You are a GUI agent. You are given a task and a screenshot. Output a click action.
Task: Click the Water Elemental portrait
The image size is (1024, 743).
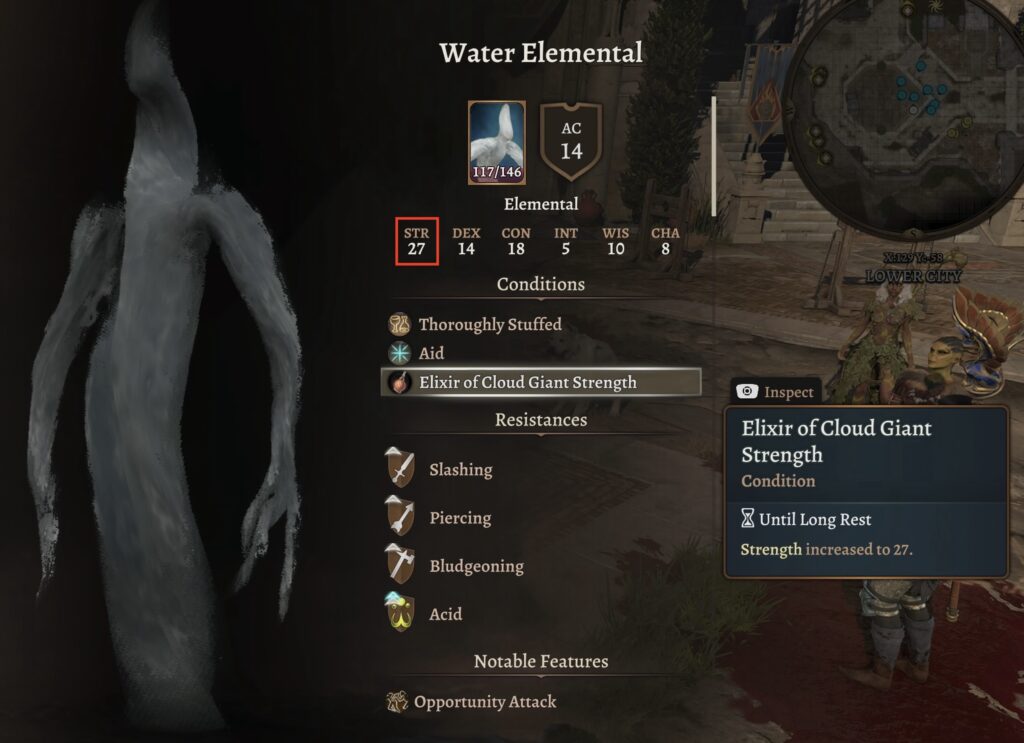point(497,143)
